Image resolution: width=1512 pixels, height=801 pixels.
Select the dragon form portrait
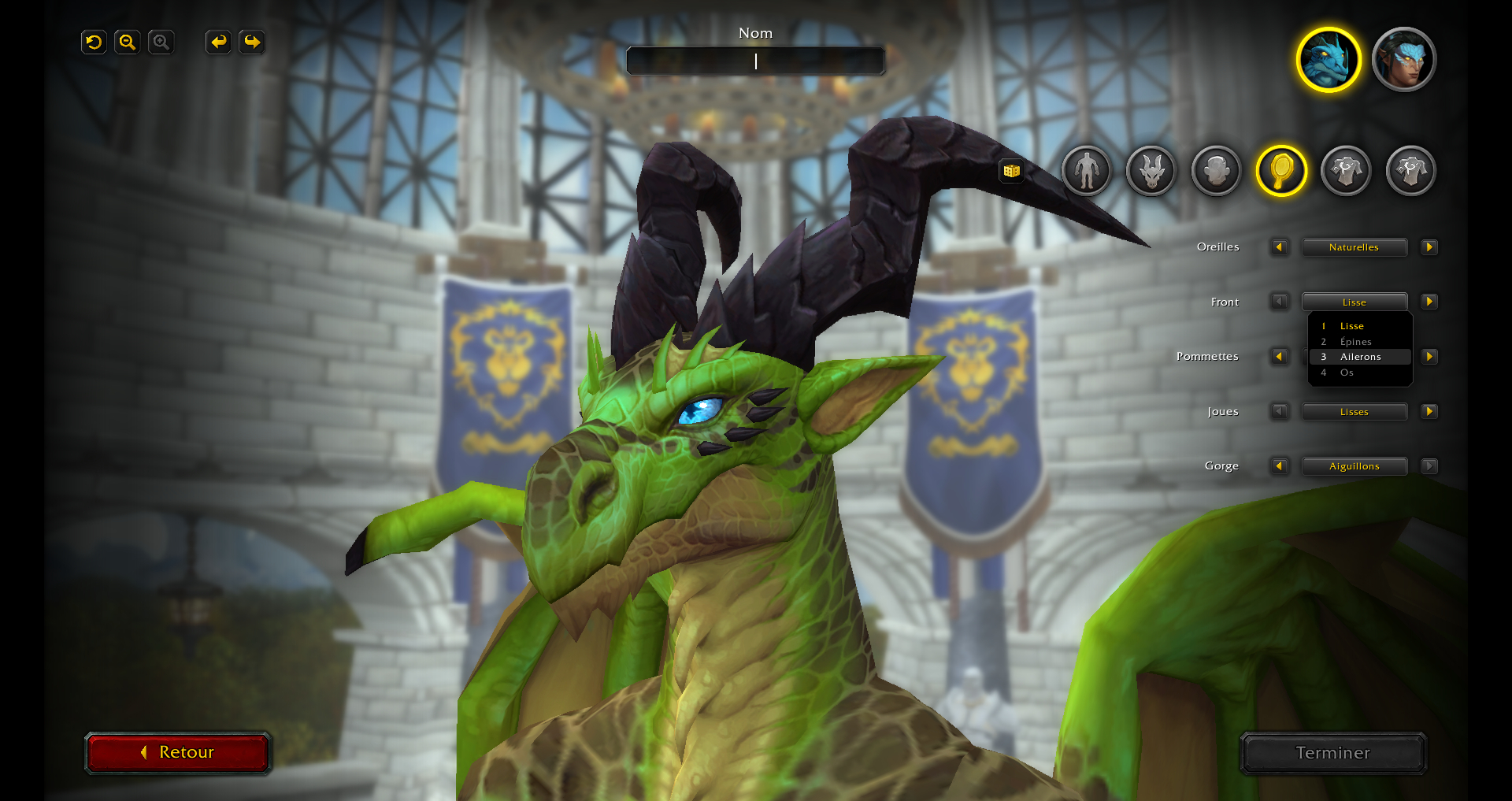[1329, 60]
